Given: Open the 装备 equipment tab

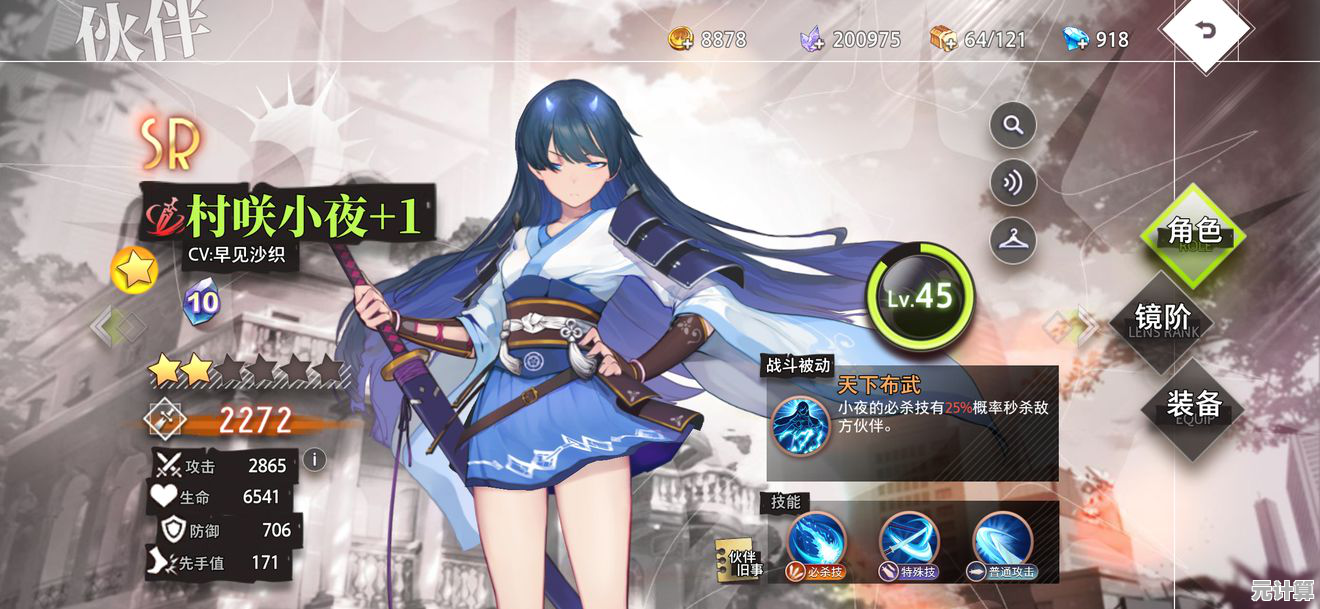Looking at the screenshot, I should coord(1194,405).
